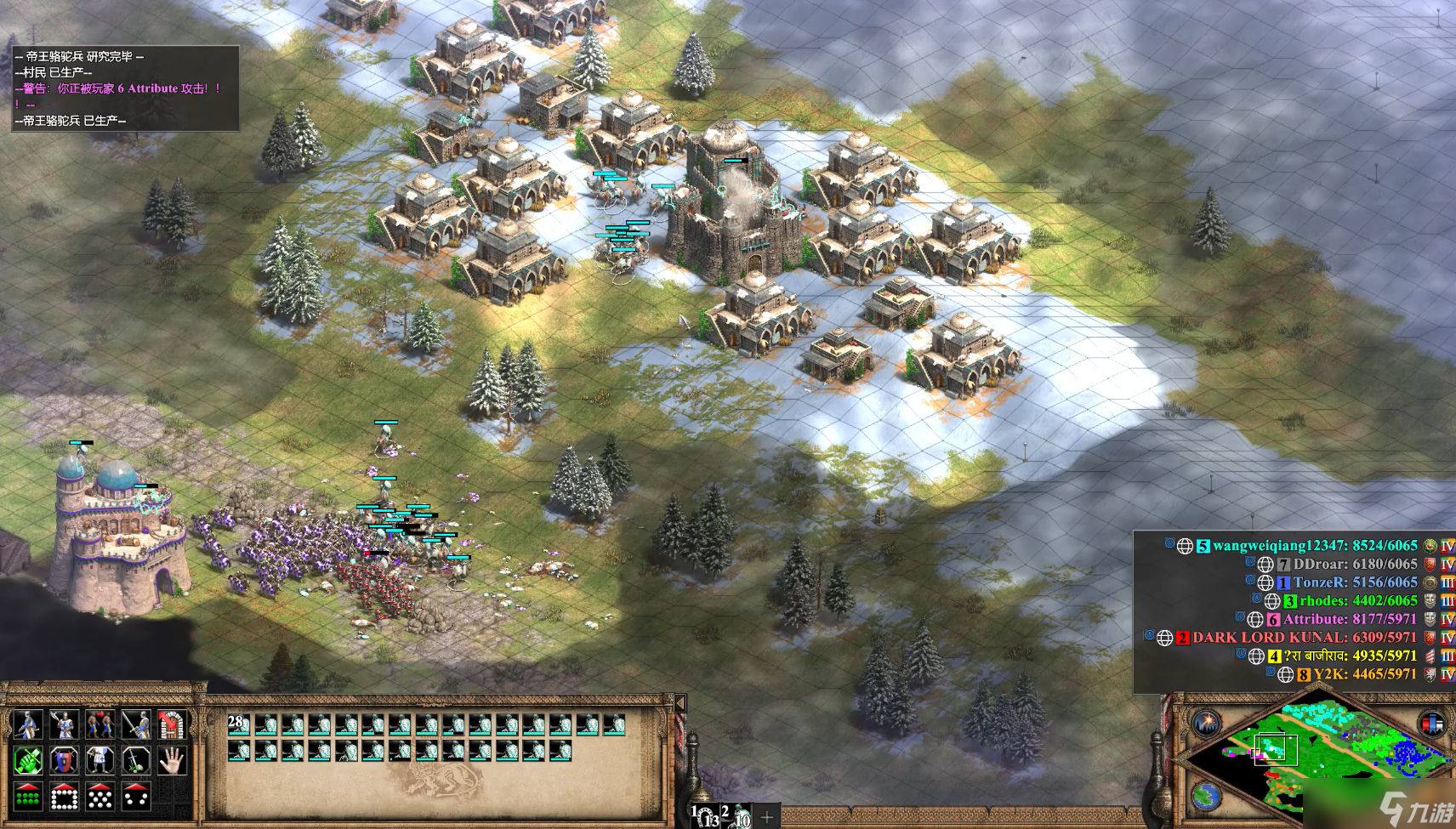Viewport: 1456px width, 829px height.
Task: Click the plus button beside control groups
Action: [x=767, y=817]
